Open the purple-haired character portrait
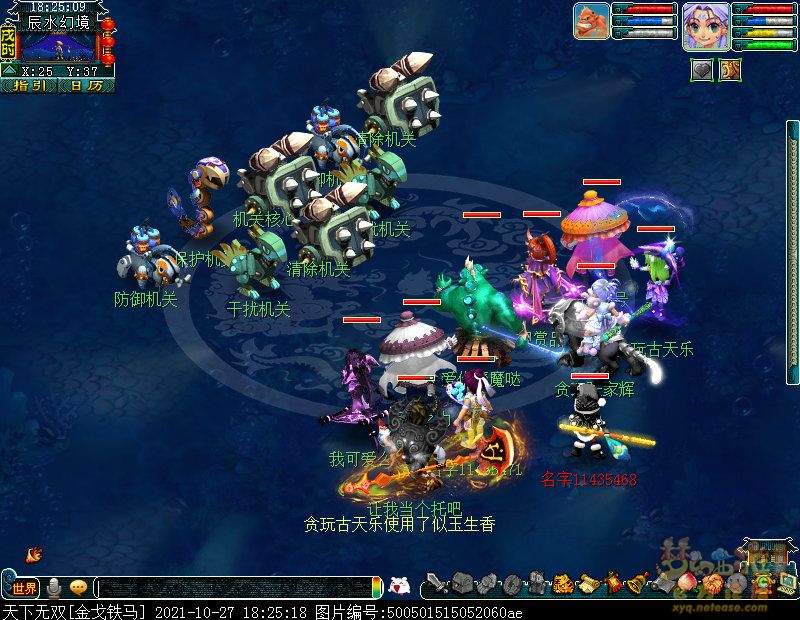Image resolution: width=800 pixels, height=620 pixels. coord(705,25)
